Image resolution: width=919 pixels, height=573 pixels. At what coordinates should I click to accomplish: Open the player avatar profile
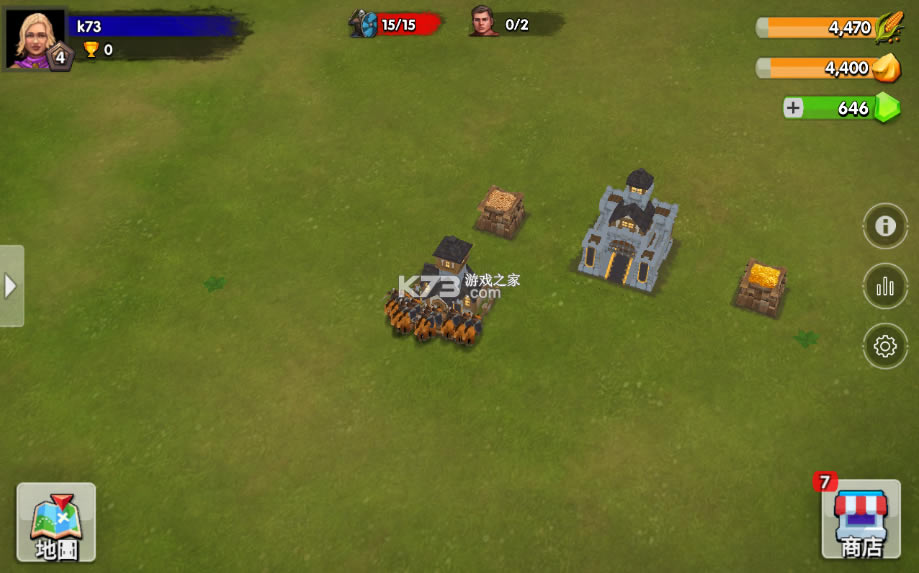[x=34, y=38]
